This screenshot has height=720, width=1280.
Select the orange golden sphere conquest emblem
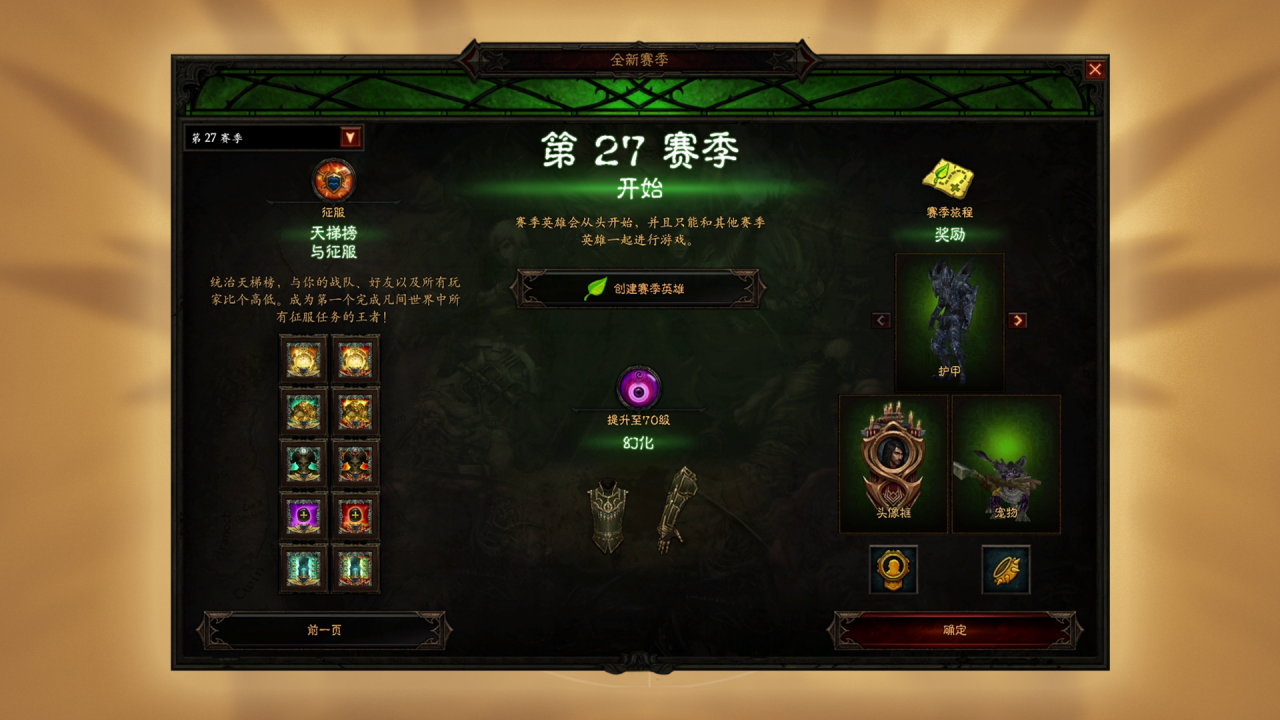302,360
